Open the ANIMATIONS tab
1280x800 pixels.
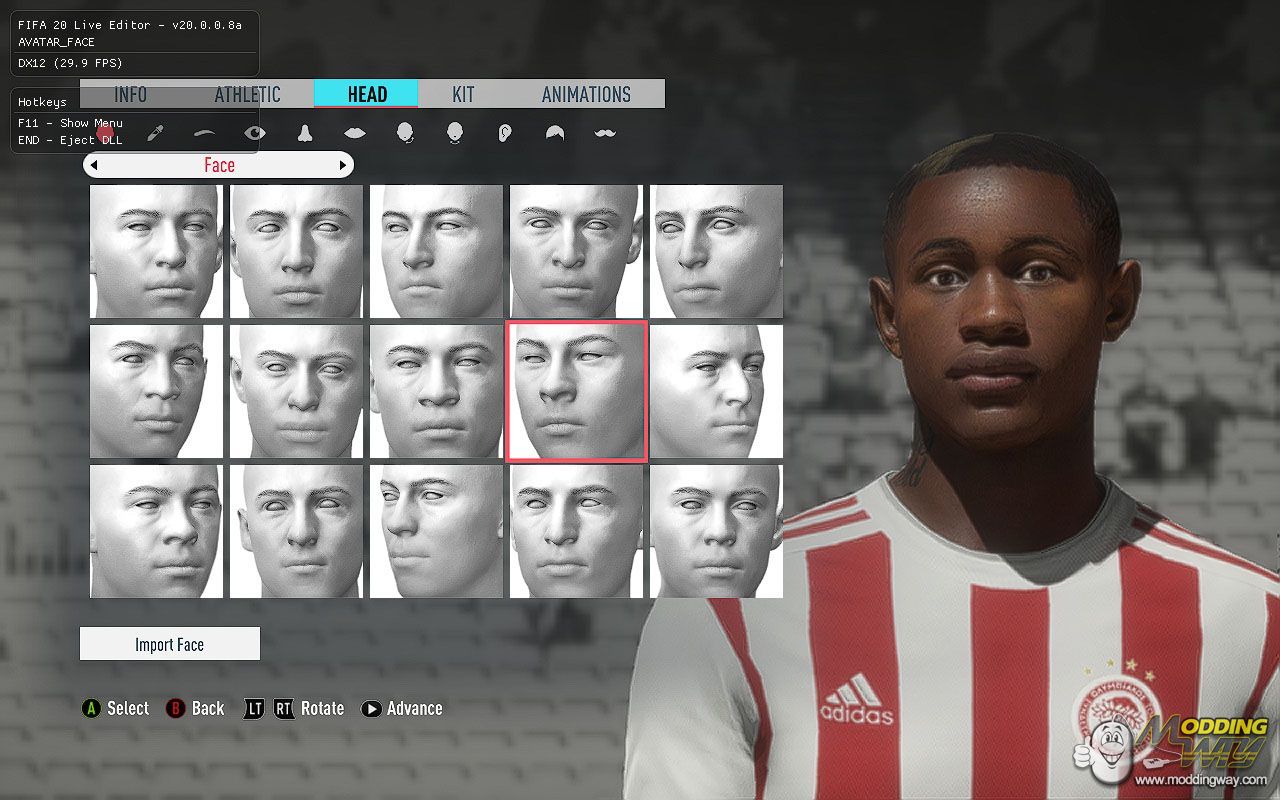pos(586,94)
